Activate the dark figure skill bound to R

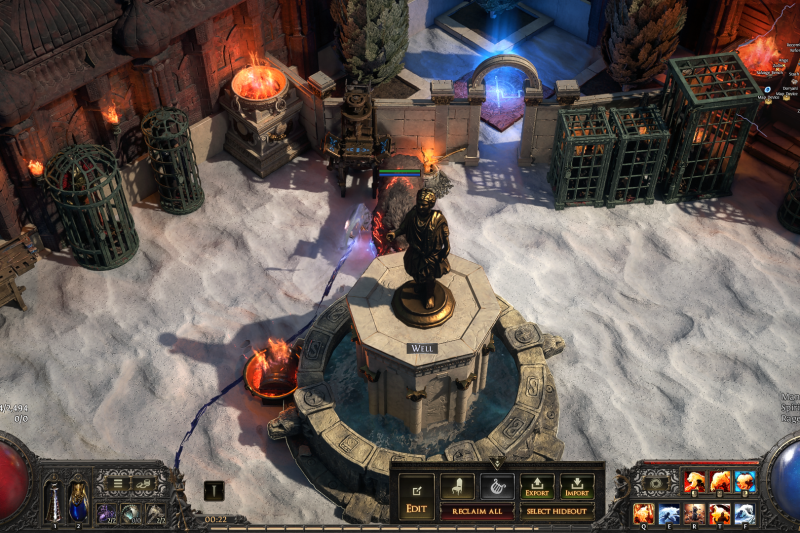[x=694, y=513]
